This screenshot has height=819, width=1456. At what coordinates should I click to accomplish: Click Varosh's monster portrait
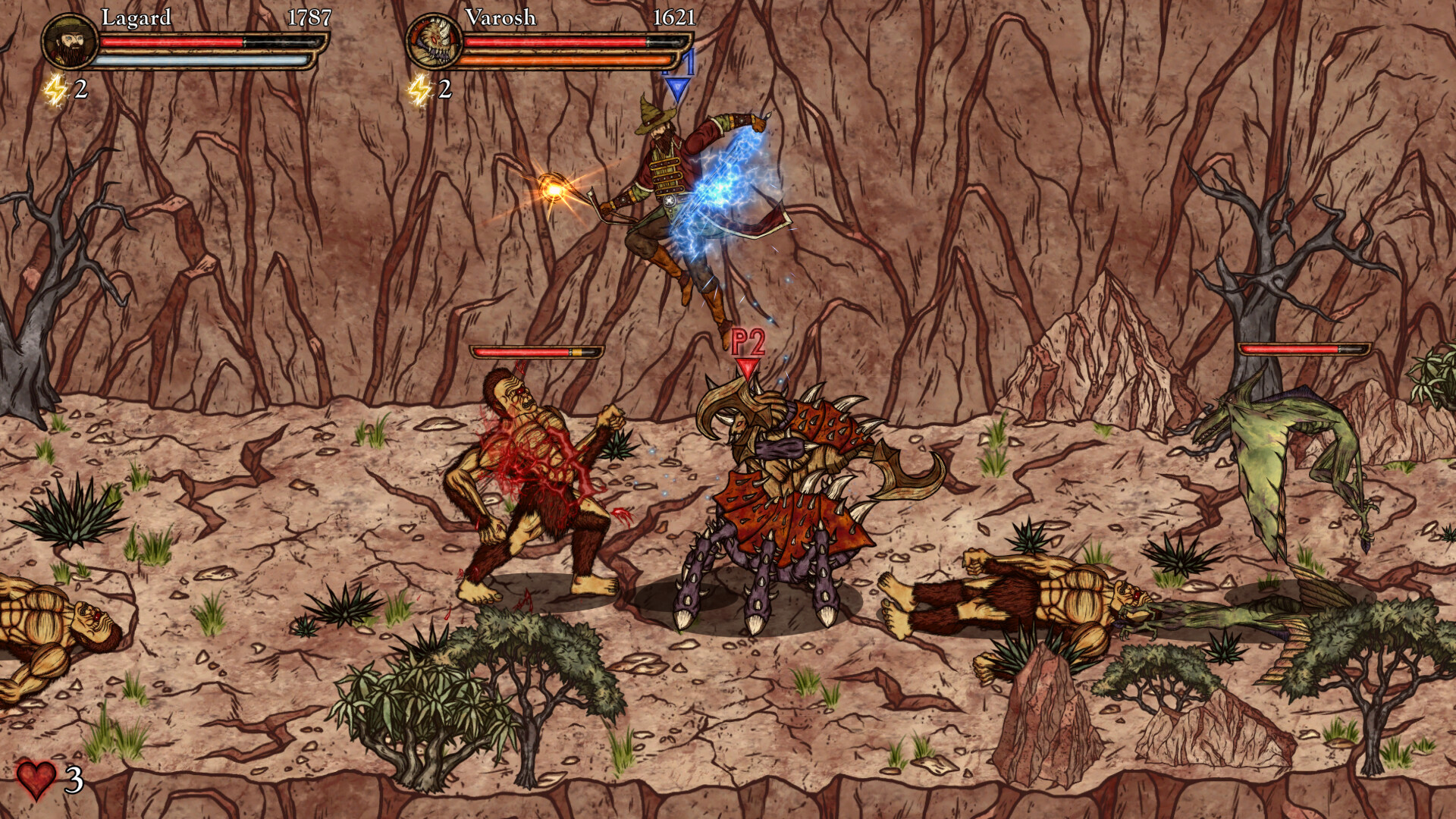point(436,42)
